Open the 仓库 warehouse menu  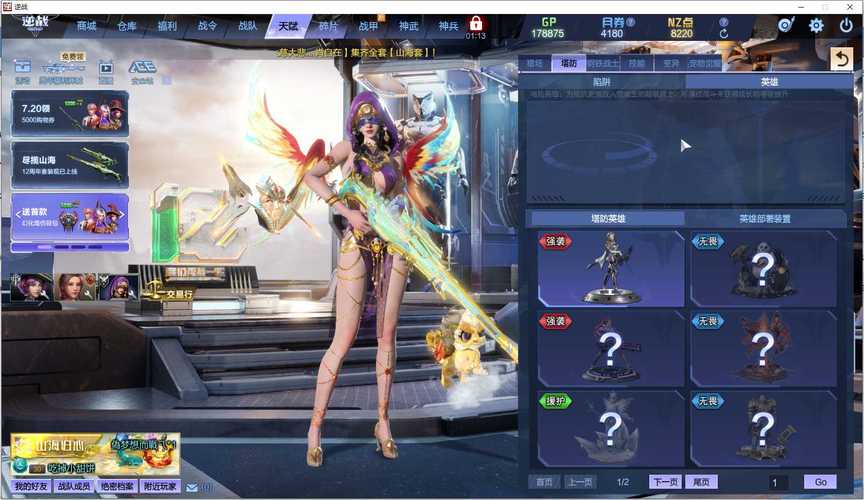pos(127,25)
